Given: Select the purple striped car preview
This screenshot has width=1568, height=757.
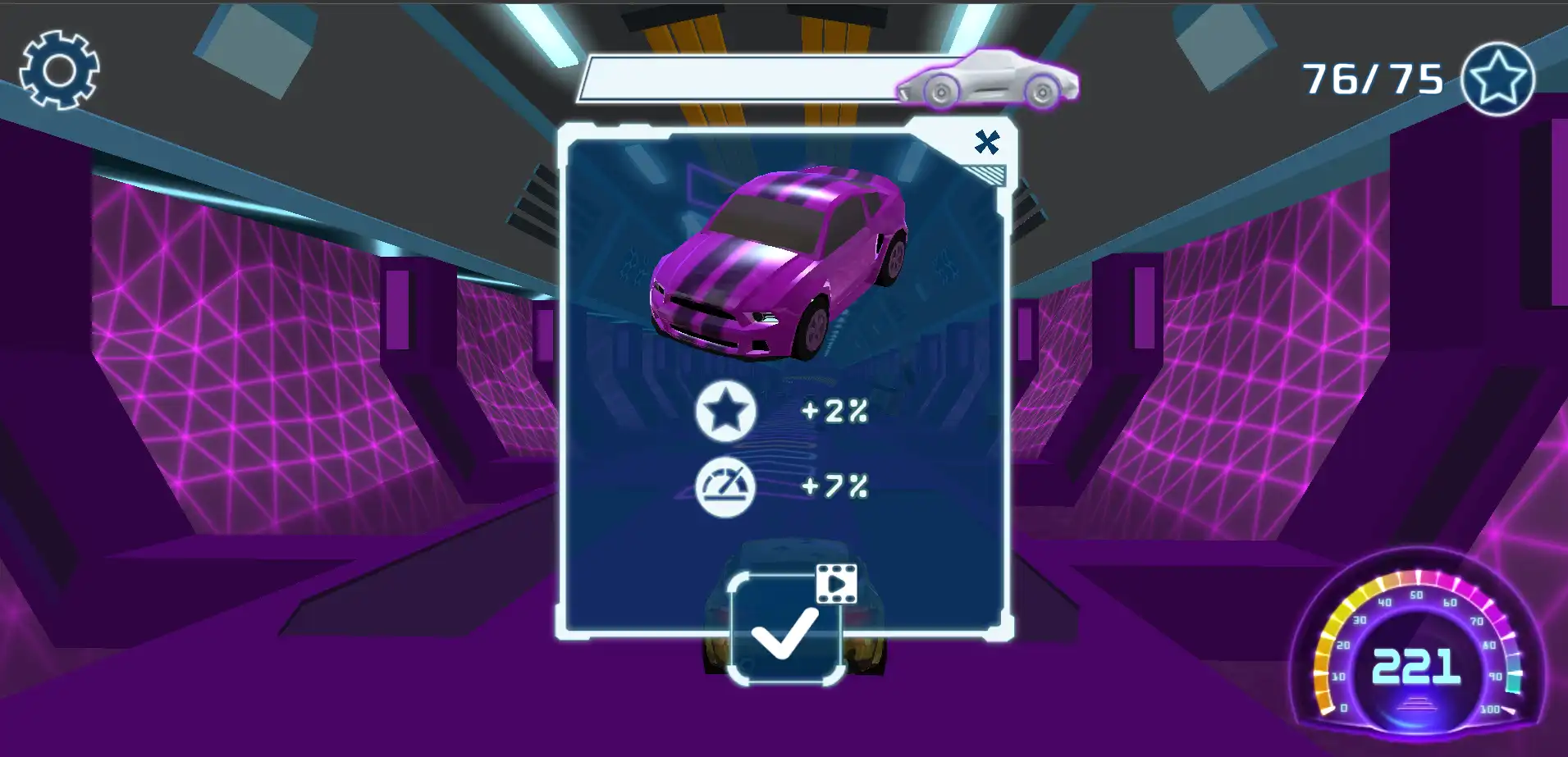Looking at the screenshot, I should click(778, 264).
